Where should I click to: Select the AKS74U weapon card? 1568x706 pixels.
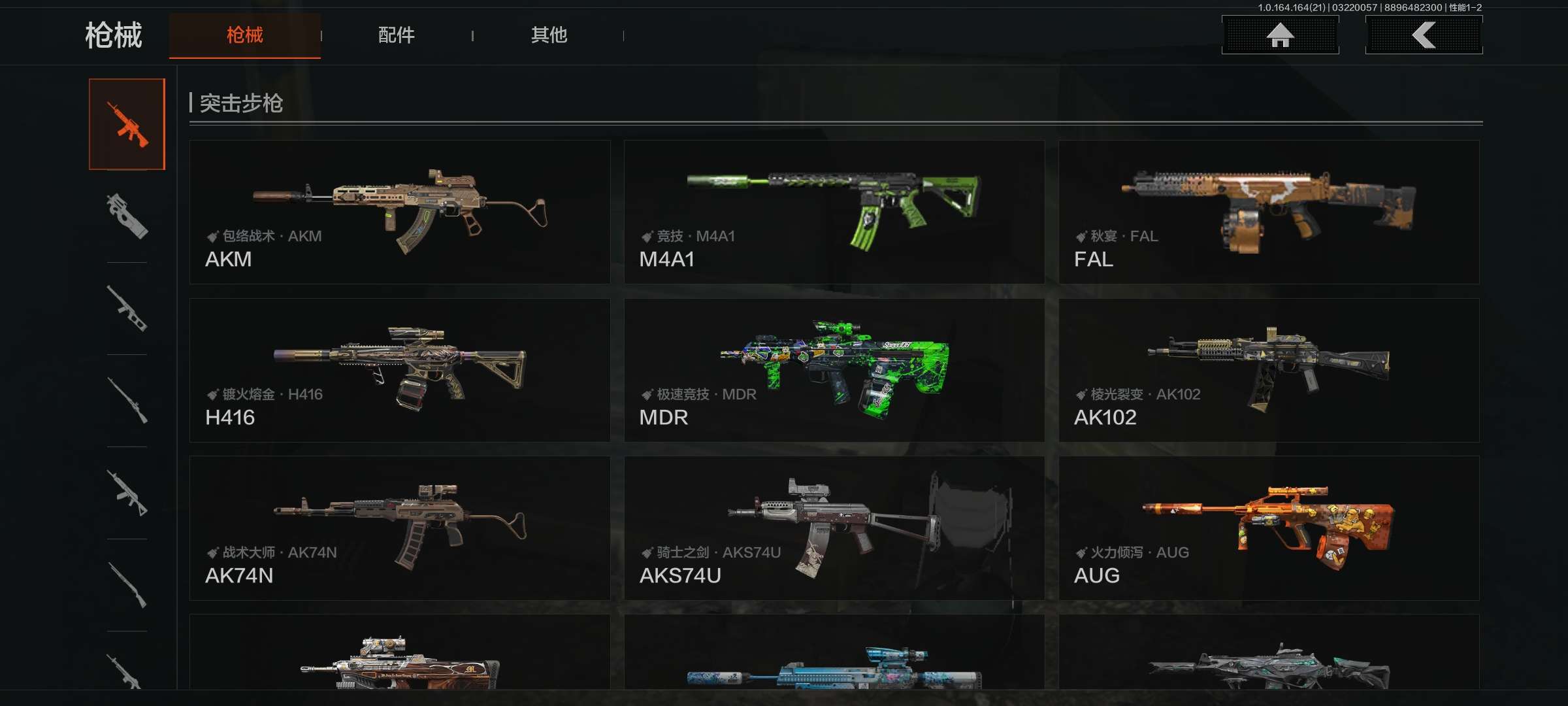[834, 528]
